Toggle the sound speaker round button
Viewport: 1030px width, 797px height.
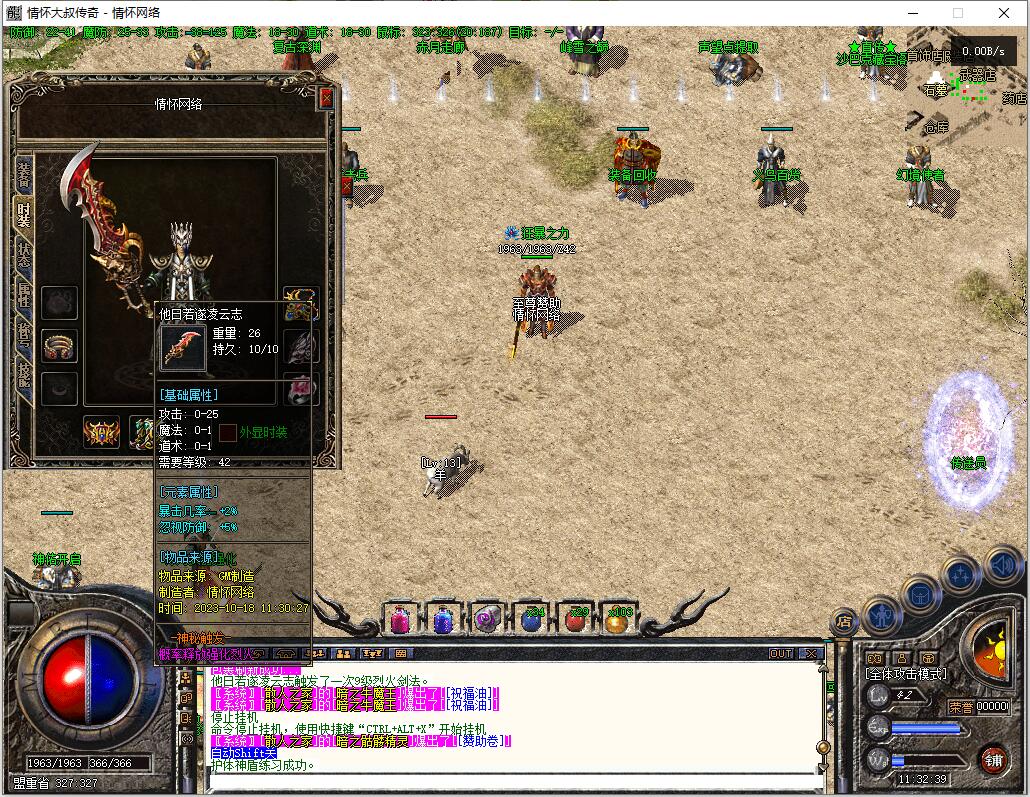(1002, 566)
